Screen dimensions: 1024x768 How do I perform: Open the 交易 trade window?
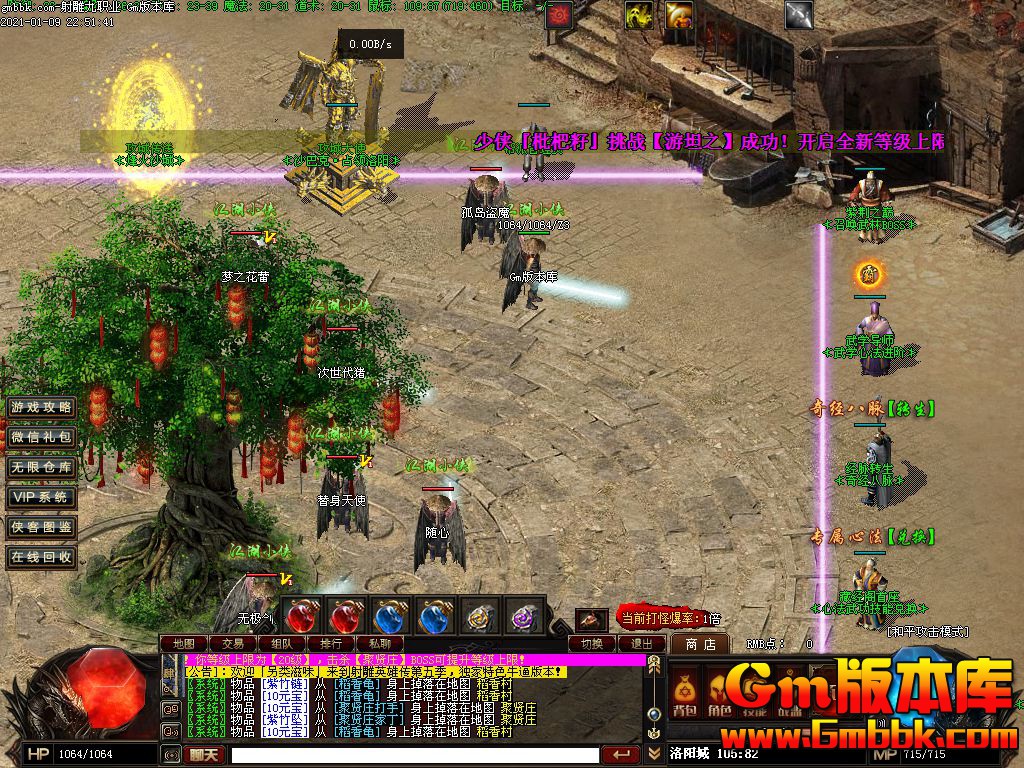point(233,643)
